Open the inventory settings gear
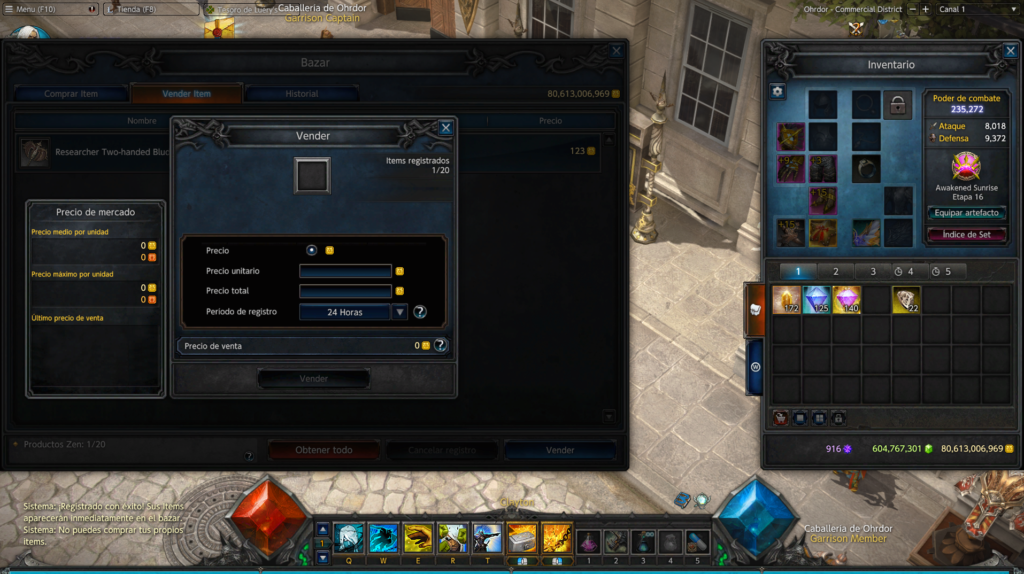Screen dimensions: 1024x574 tap(778, 91)
